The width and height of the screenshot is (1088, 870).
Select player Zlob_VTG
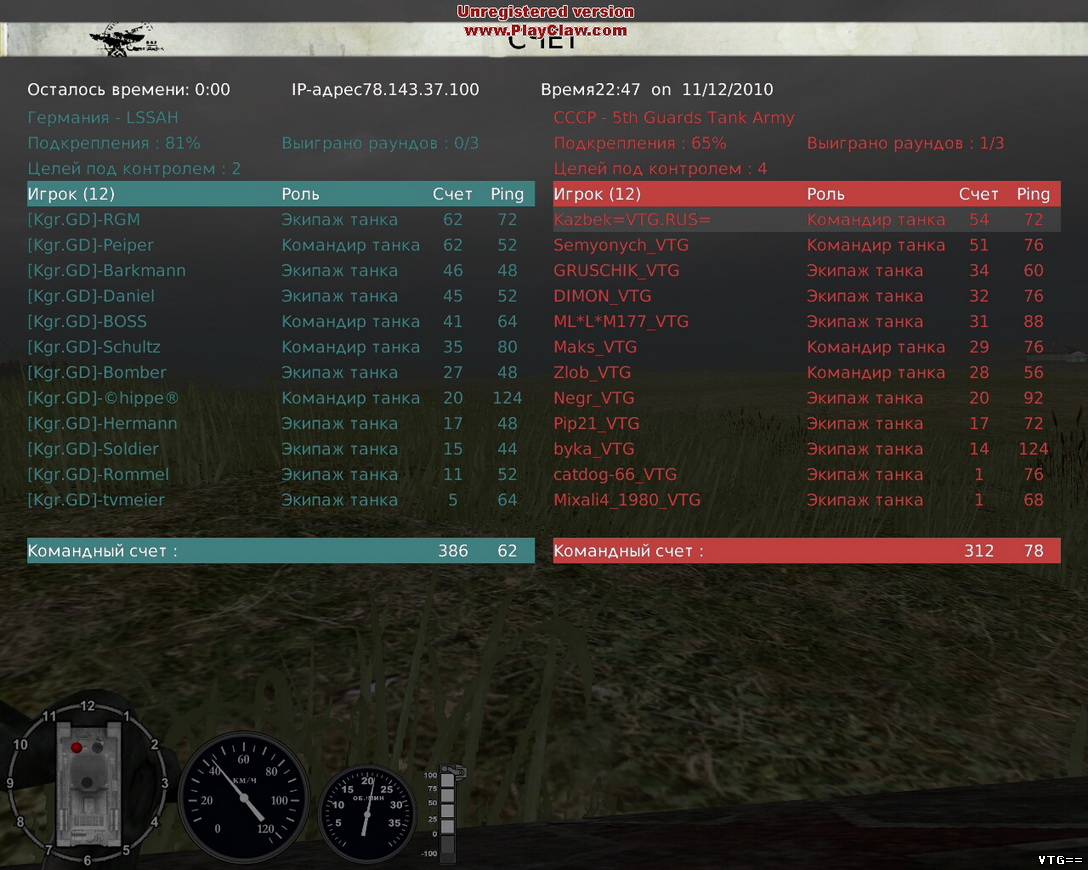[x=592, y=373]
